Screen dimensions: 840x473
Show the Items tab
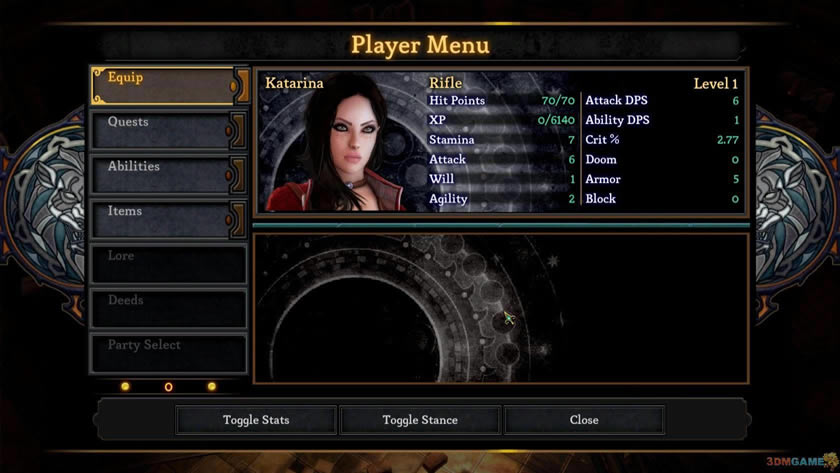(165, 220)
